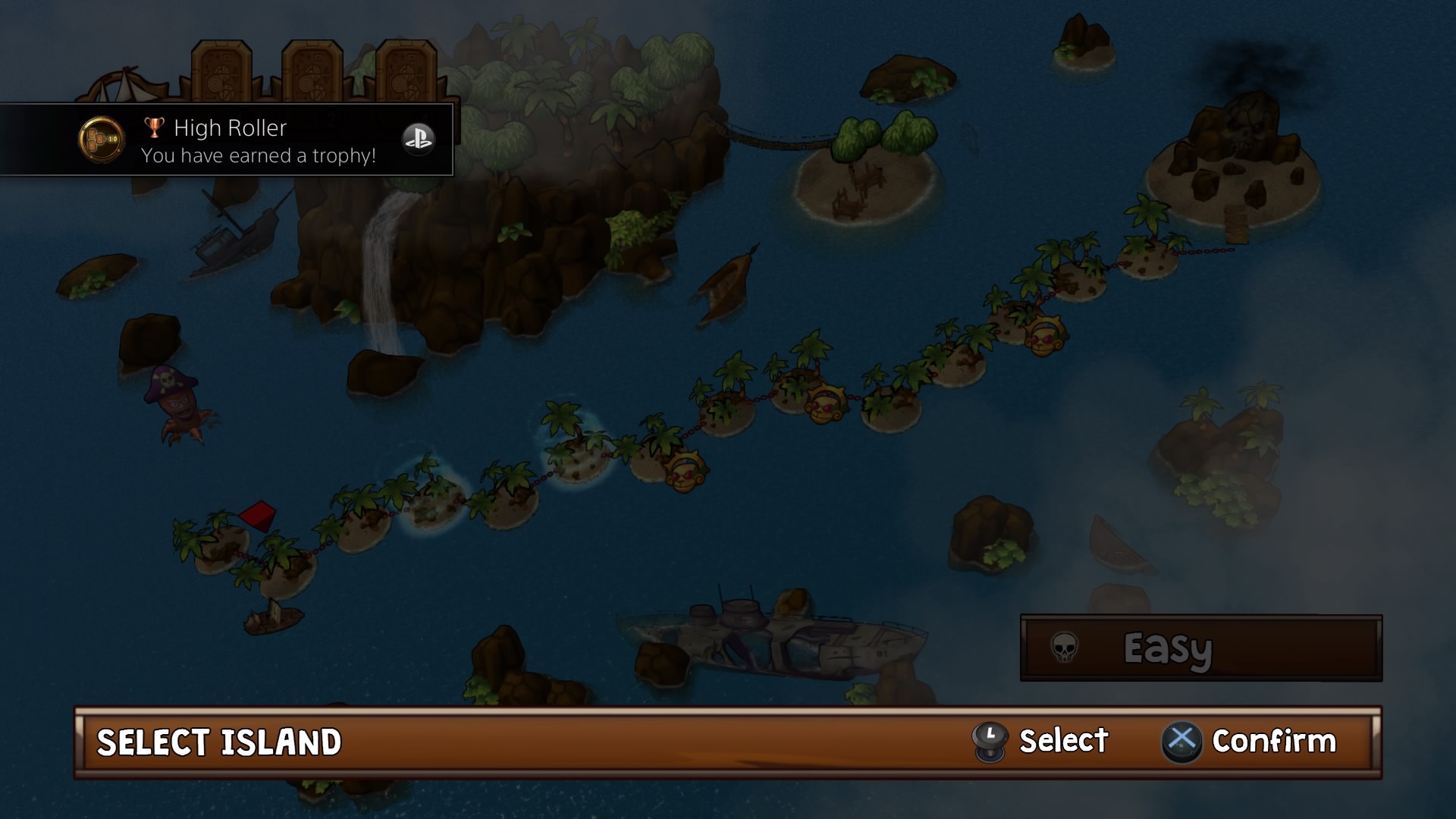
Task: Click the PlayStation logo in the trophy popup
Action: pyautogui.click(x=419, y=140)
